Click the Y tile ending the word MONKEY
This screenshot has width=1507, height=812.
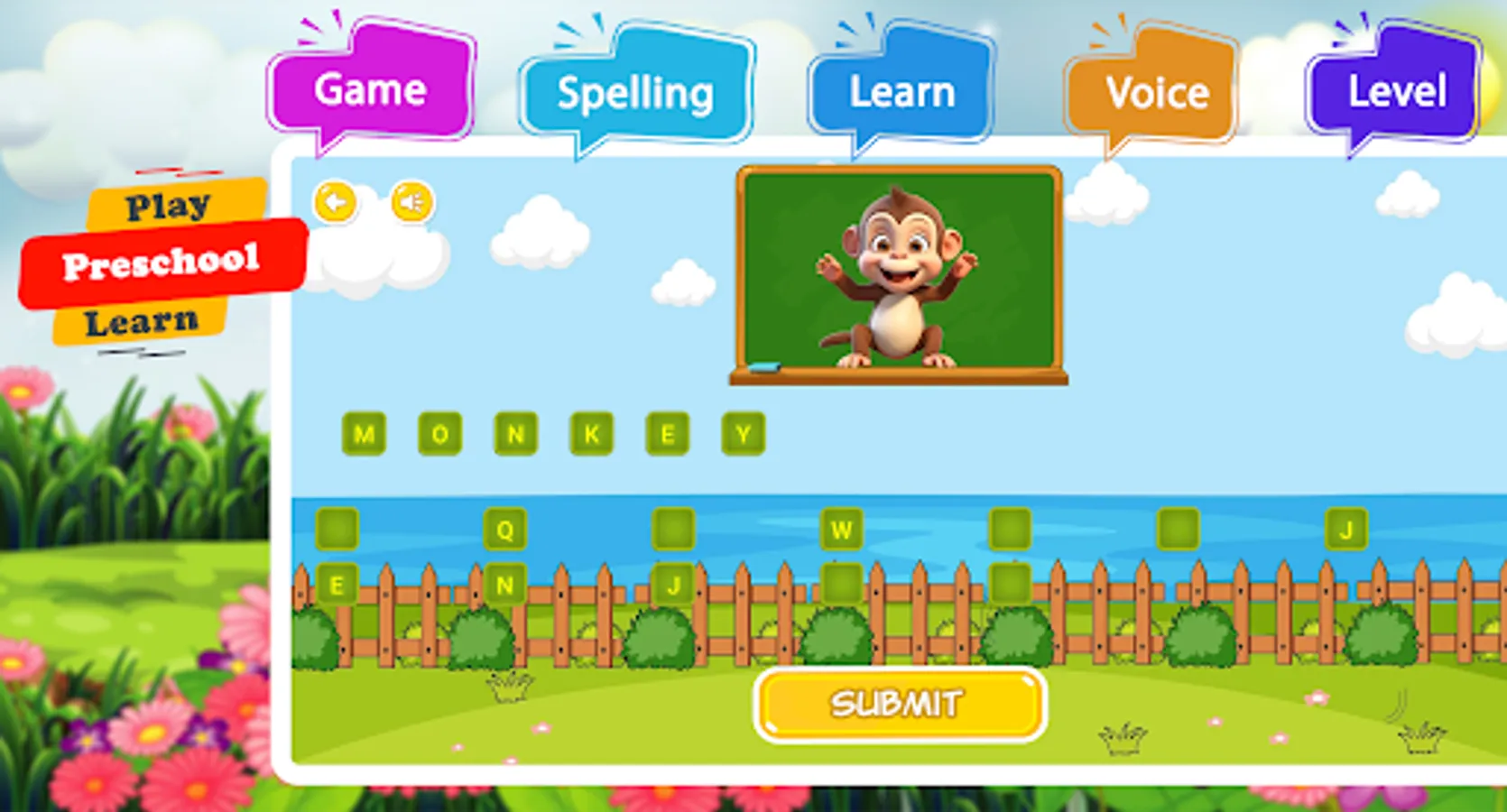(x=742, y=433)
